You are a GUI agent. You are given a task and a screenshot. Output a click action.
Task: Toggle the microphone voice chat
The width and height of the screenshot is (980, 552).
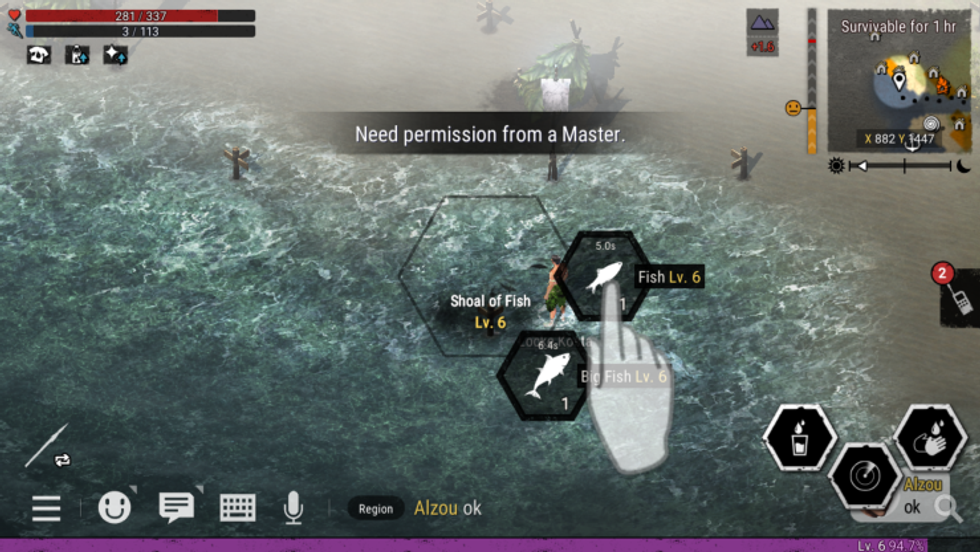[293, 508]
